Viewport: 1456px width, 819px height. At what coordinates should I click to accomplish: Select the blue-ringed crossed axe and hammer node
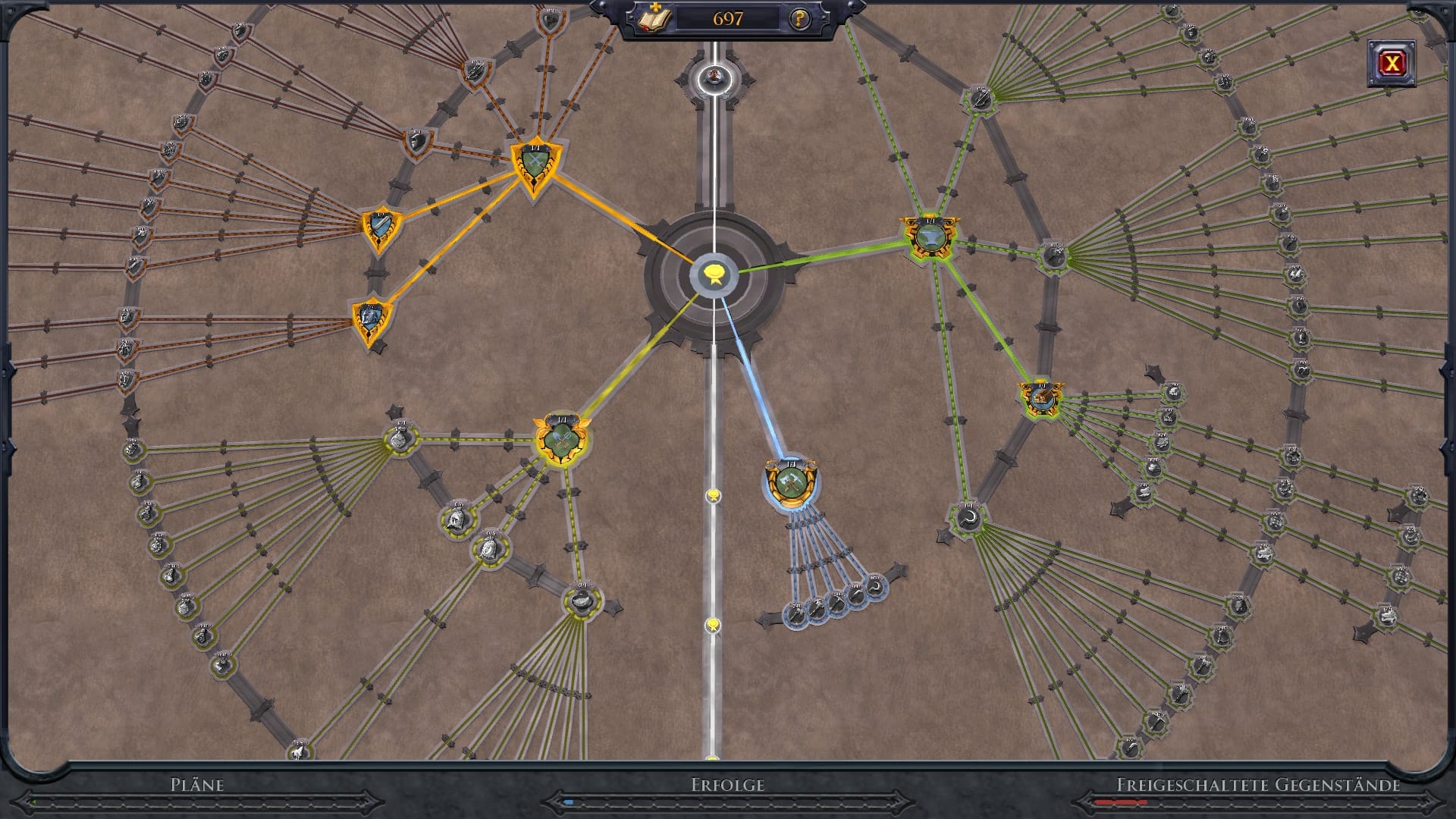pos(790,482)
